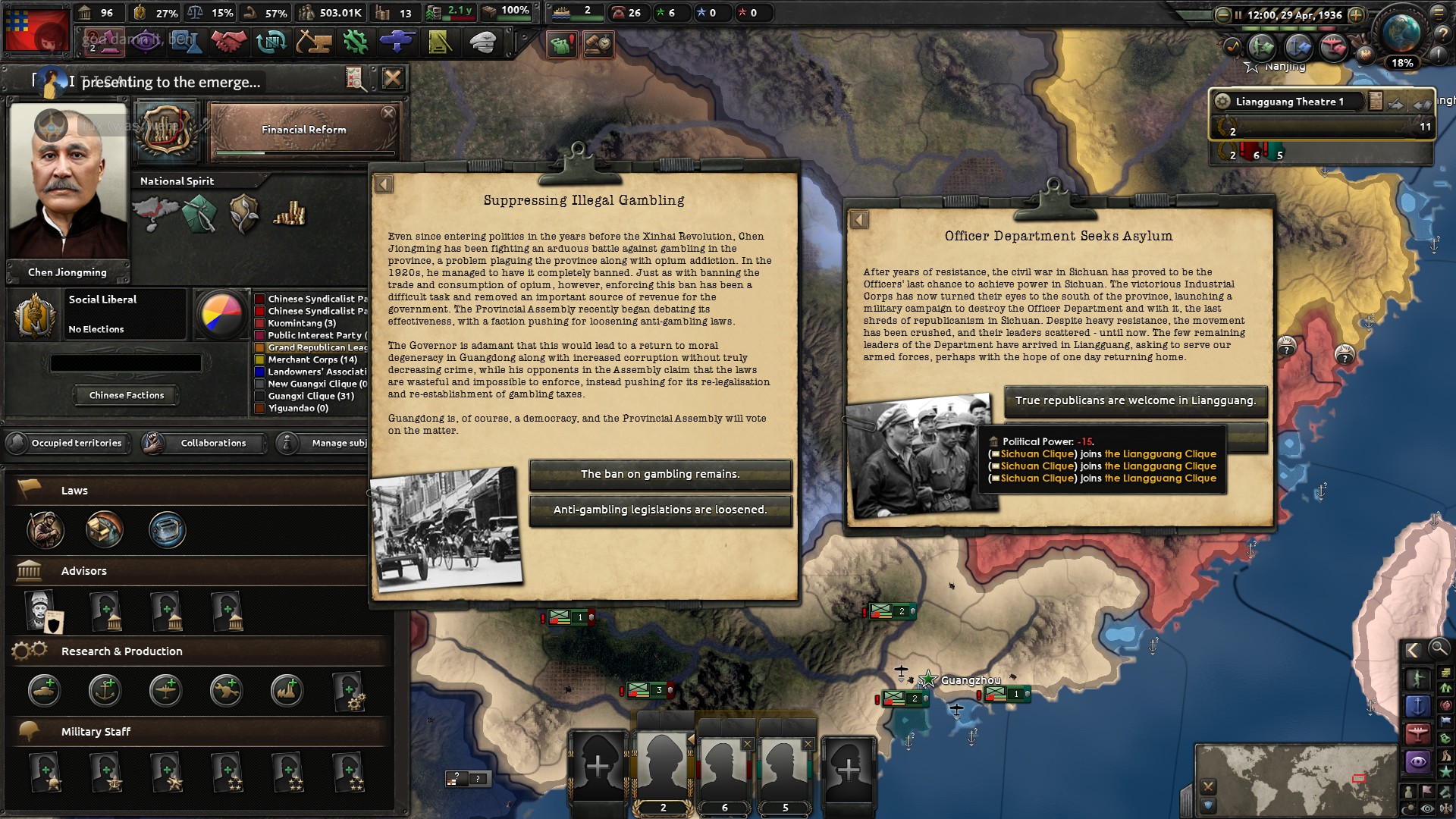The width and height of the screenshot is (1456, 819).
Task: Collapse the Officer Department Seeks Asylum event
Action: [861, 220]
